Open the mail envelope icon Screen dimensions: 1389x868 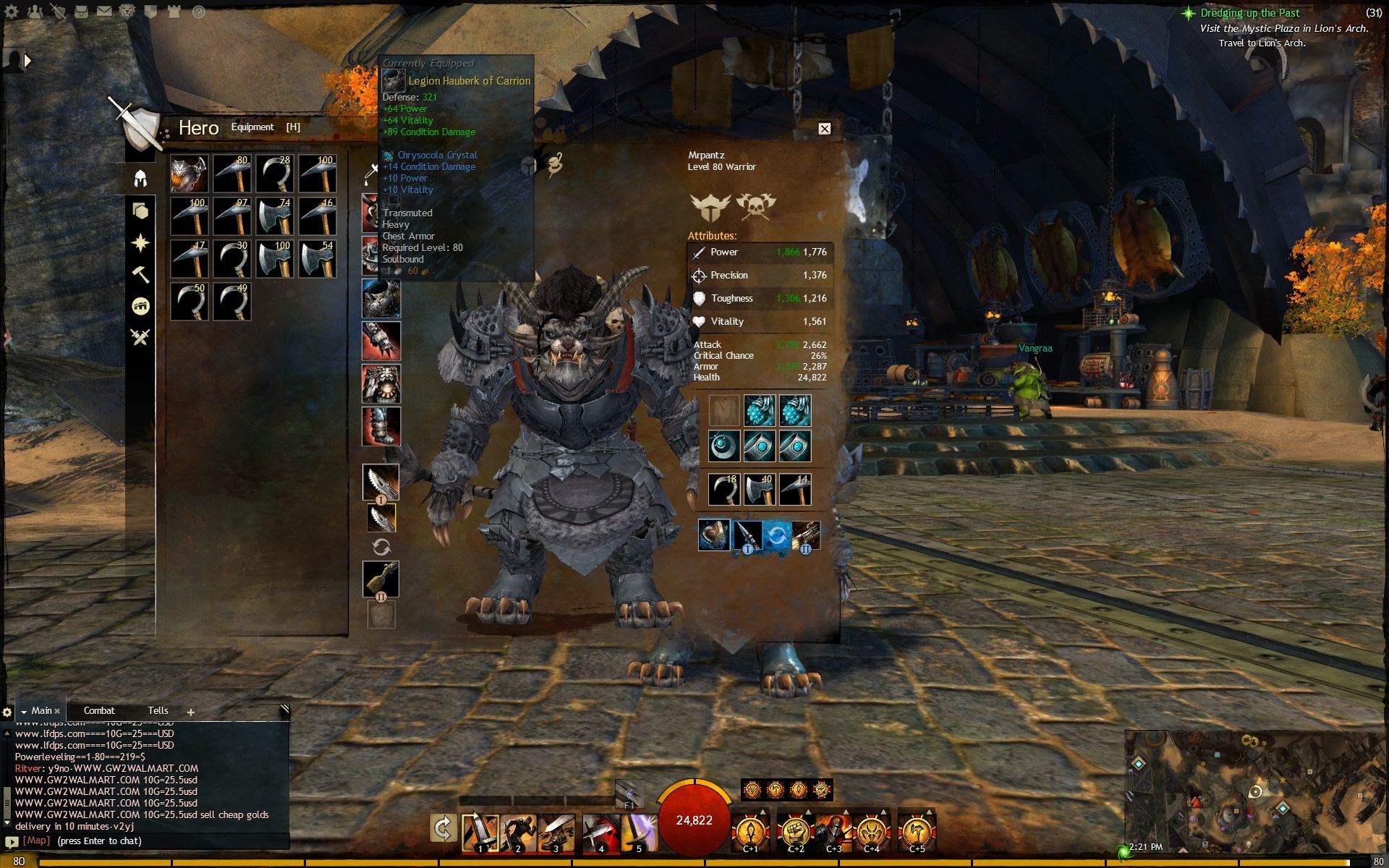tap(104, 12)
